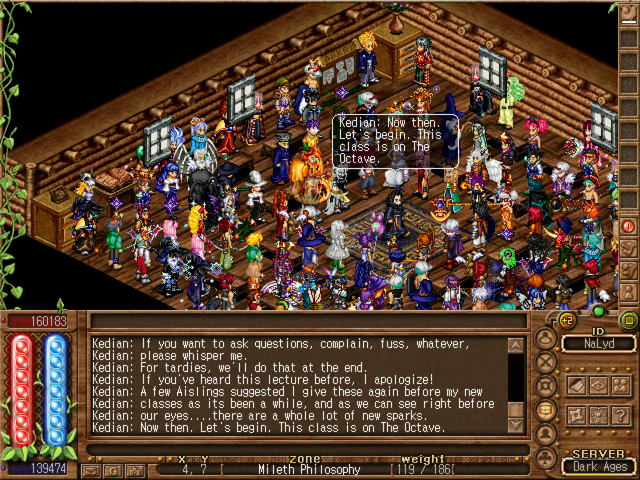This screenshot has height=480, width=640.
Task: Click the book icon in the button grid
Action: [577, 385]
